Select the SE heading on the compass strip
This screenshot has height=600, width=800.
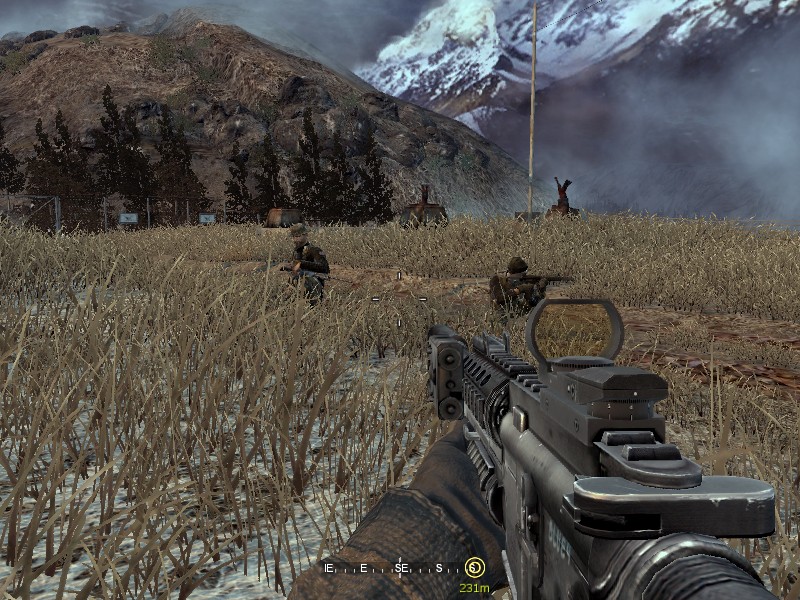click(402, 568)
